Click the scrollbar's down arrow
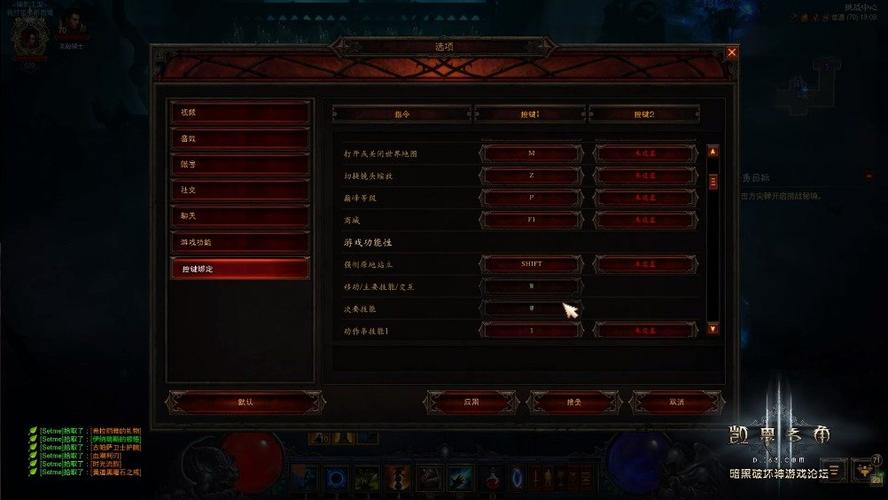888x500 pixels. coord(713,328)
